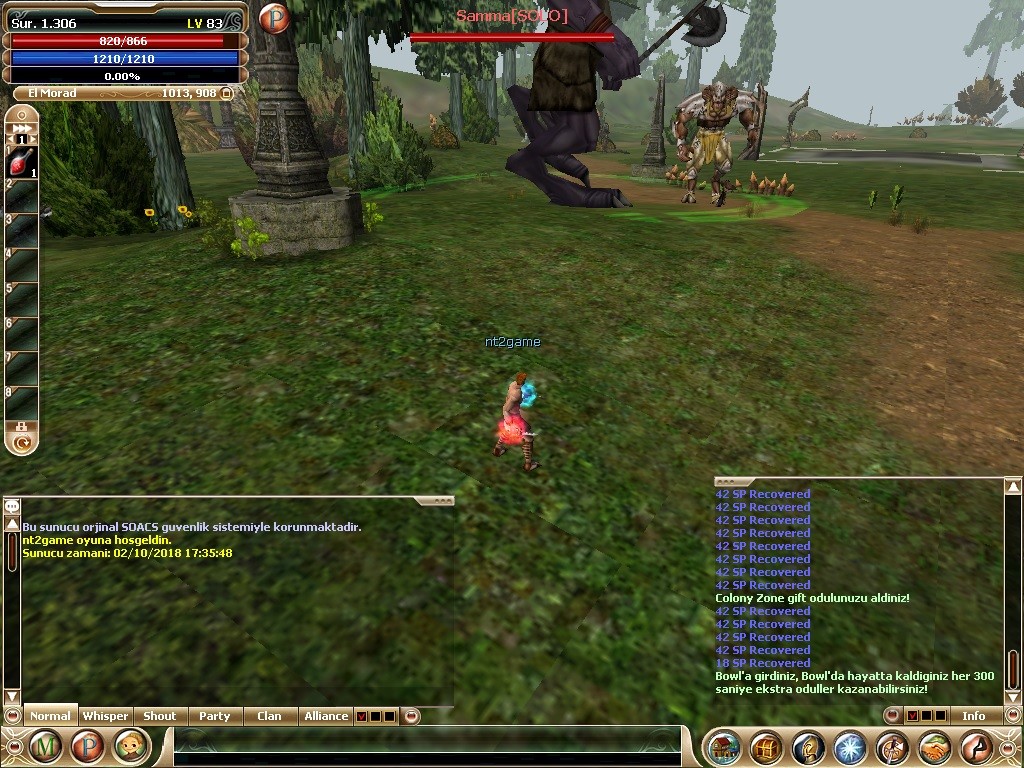Open the golden helmet character icon
This screenshot has width=1024, height=768.
point(809,747)
